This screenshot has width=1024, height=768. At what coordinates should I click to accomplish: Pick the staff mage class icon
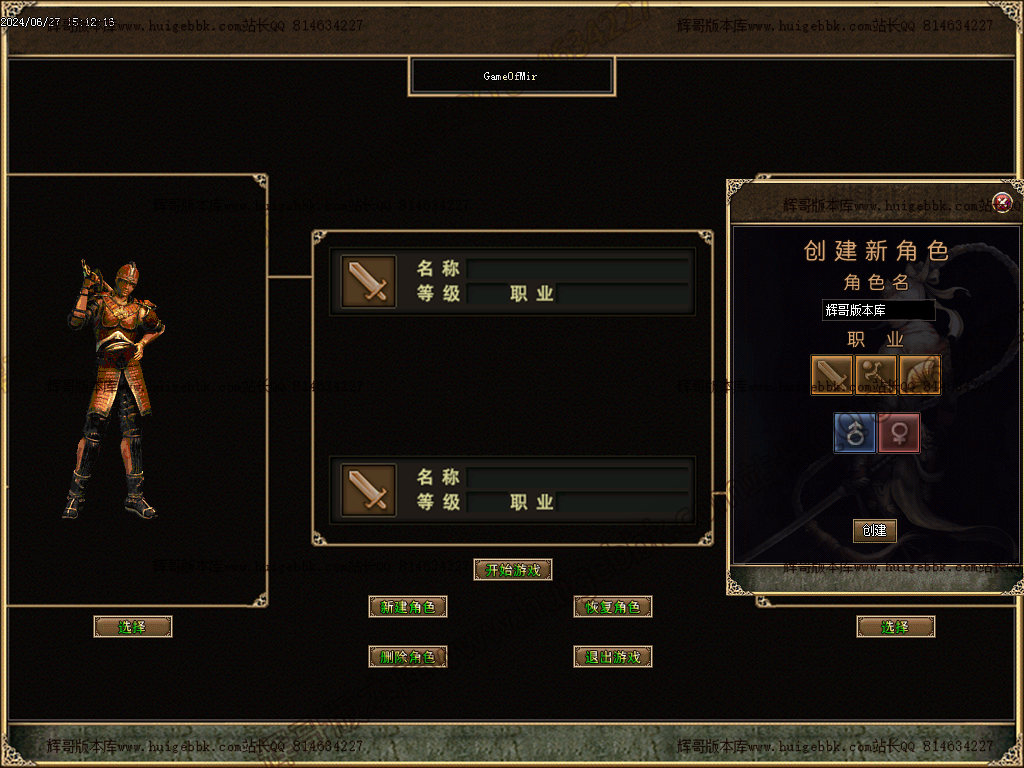point(875,375)
